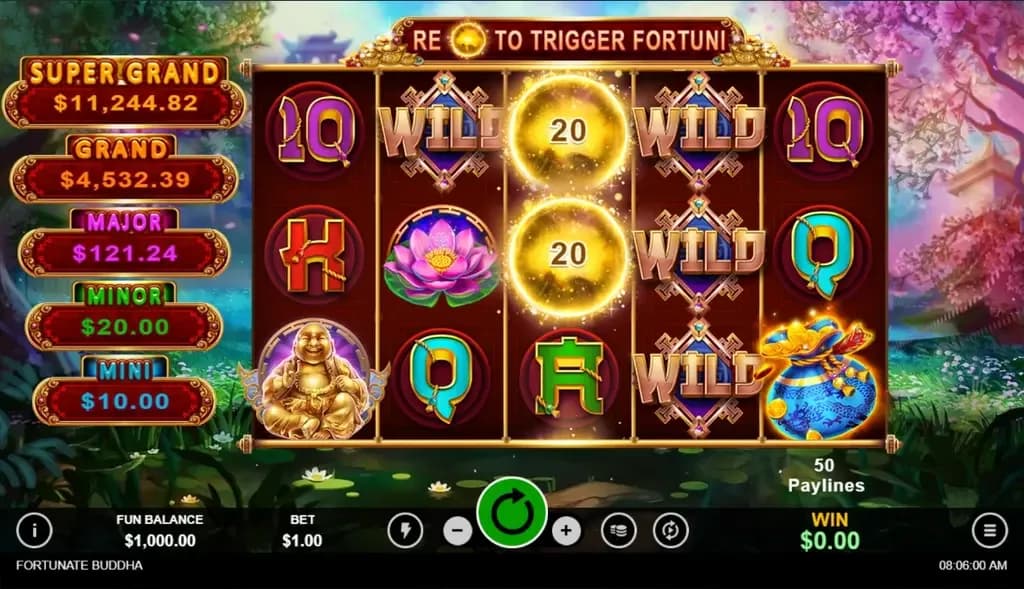This screenshot has height=589, width=1024.
Task: Open the game info button
Action: tap(34, 530)
